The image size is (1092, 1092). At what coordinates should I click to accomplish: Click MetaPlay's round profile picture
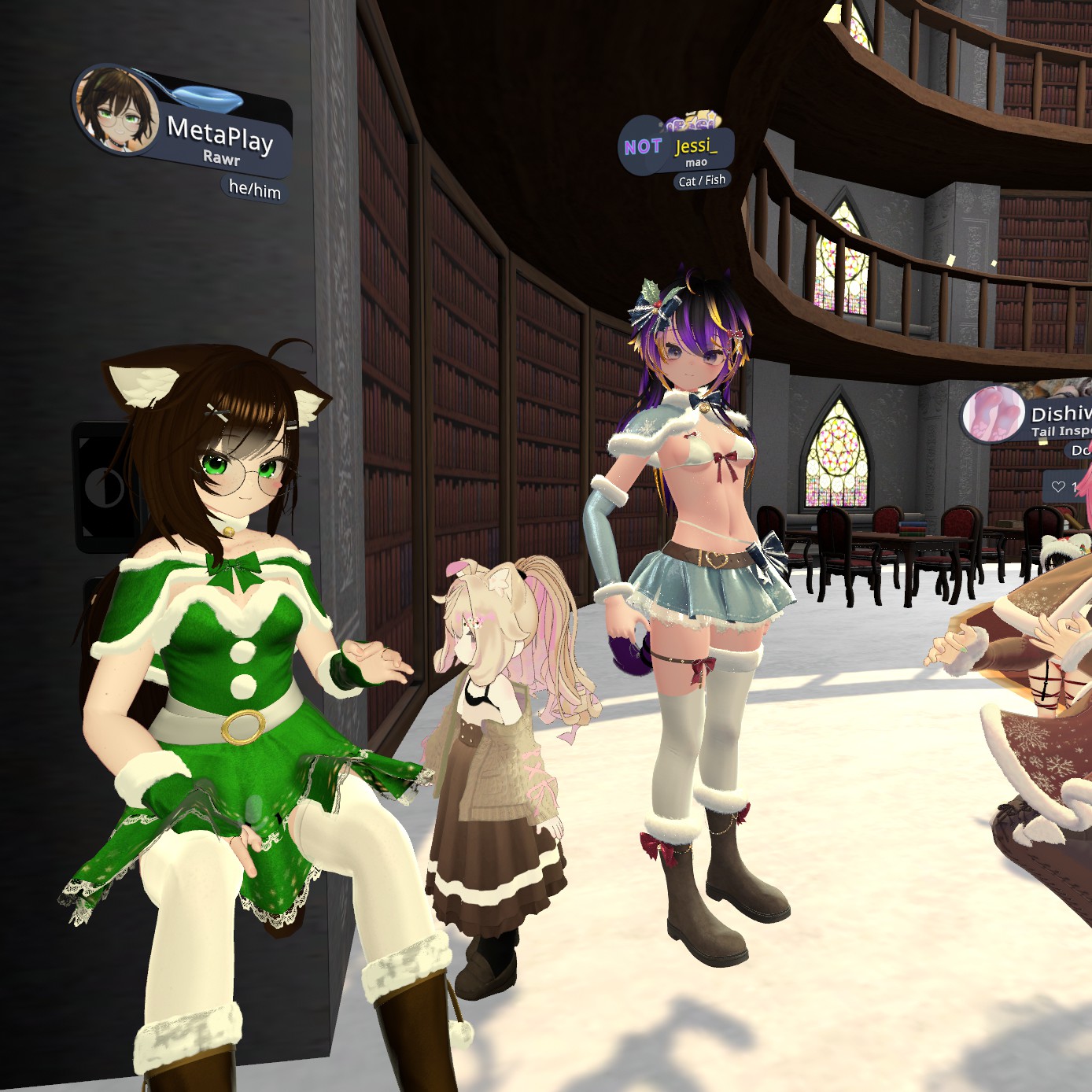(x=114, y=109)
